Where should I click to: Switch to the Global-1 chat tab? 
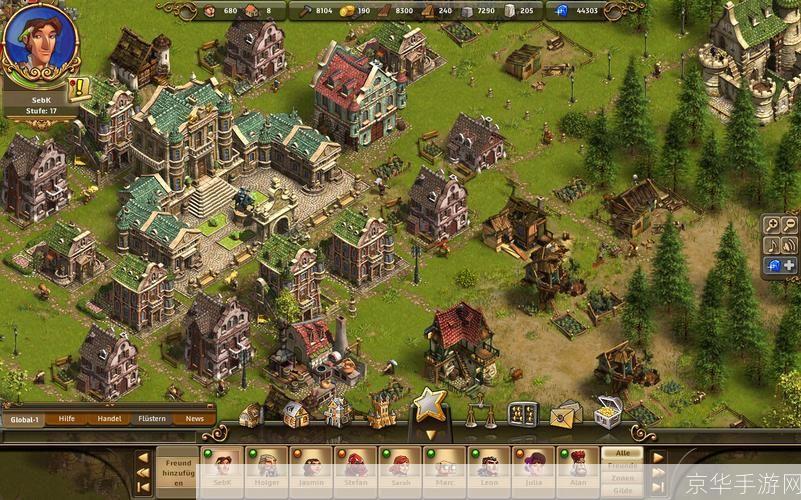point(26,419)
